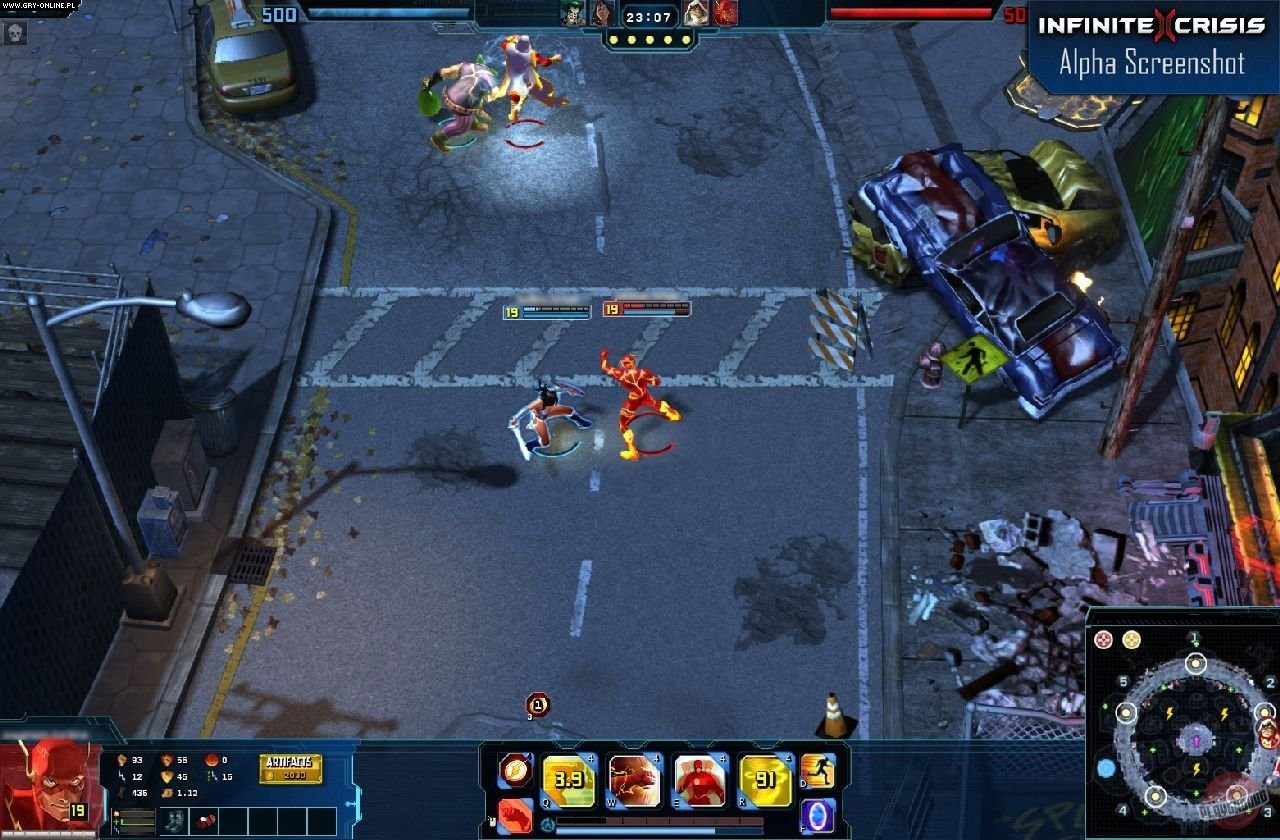Select the Joker ally portrait at top
Screen dimensions: 1280x840
pyautogui.click(x=571, y=12)
